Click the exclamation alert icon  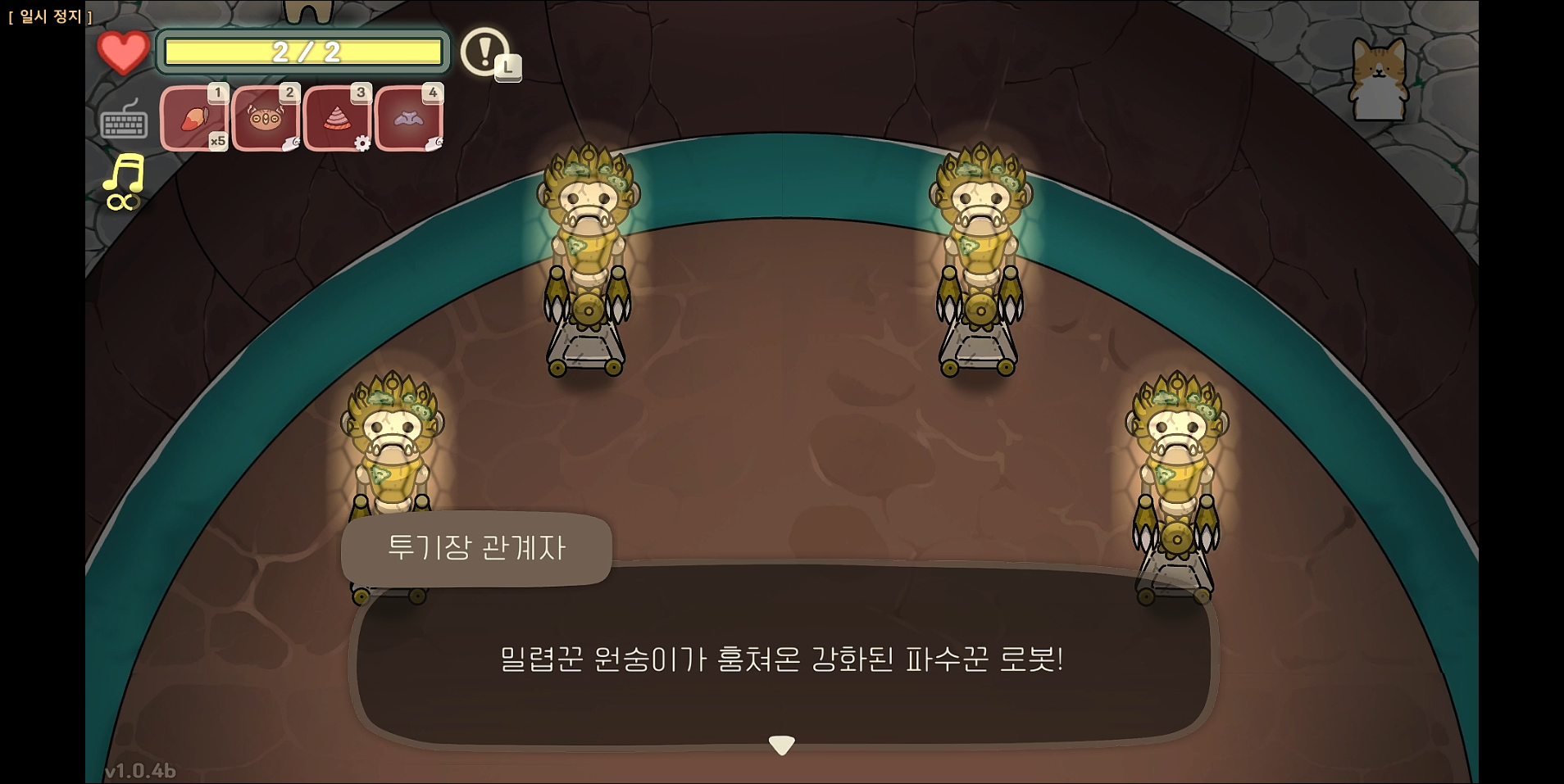[484, 52]
